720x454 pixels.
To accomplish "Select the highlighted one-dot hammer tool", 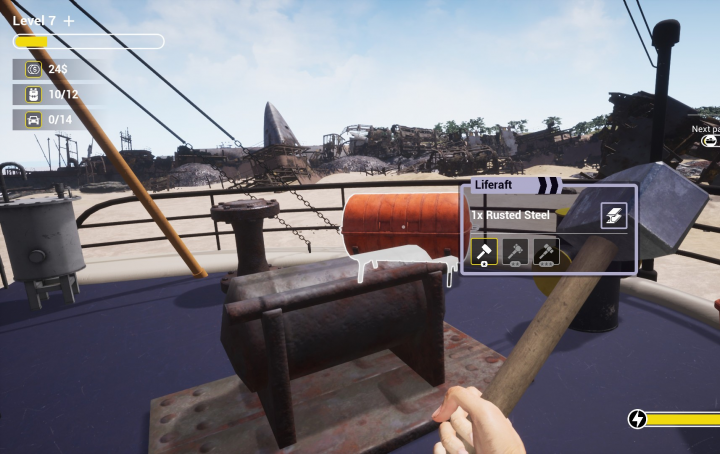I will pos(484,252).
